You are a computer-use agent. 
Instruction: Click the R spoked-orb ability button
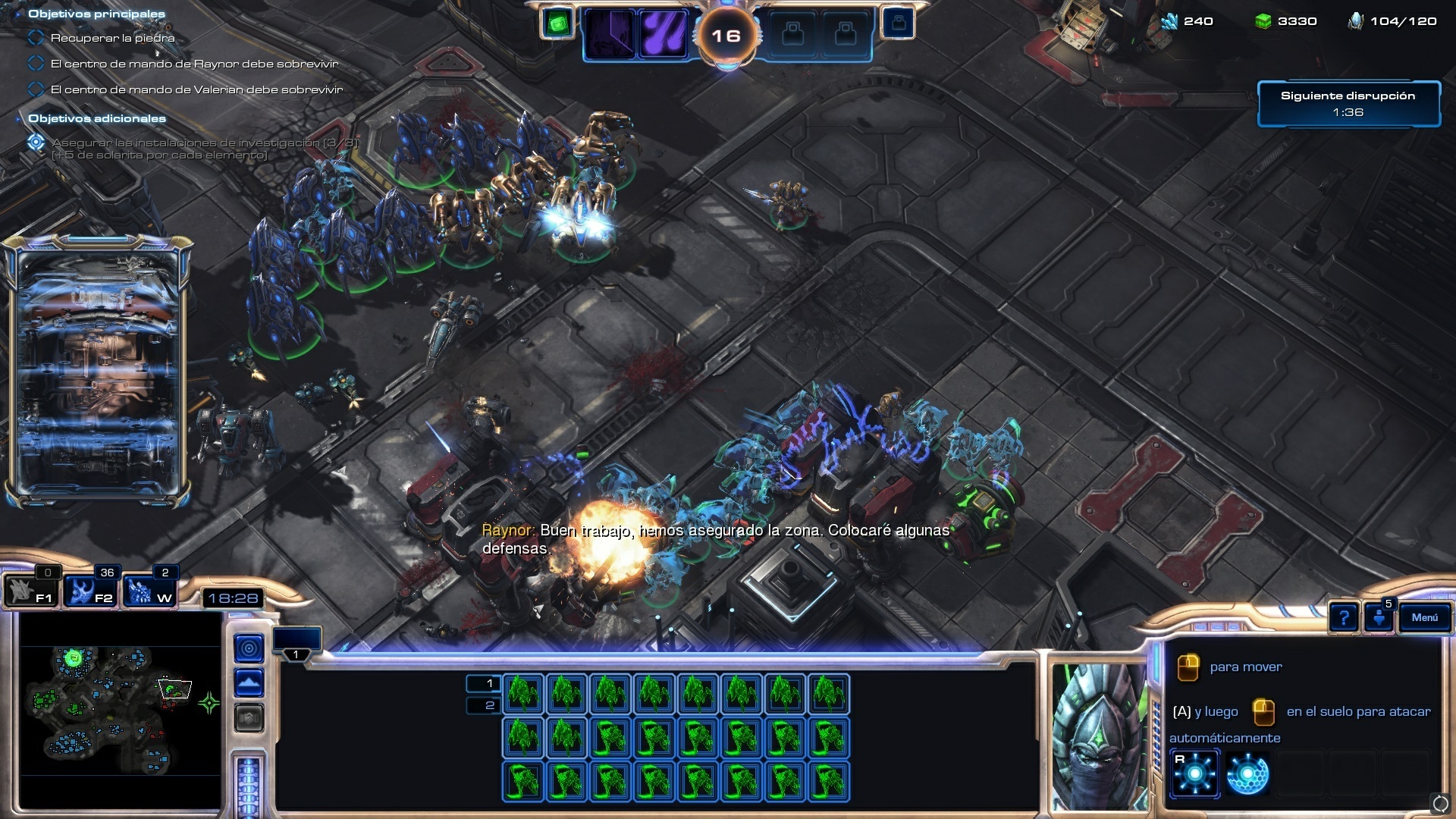1195,773
